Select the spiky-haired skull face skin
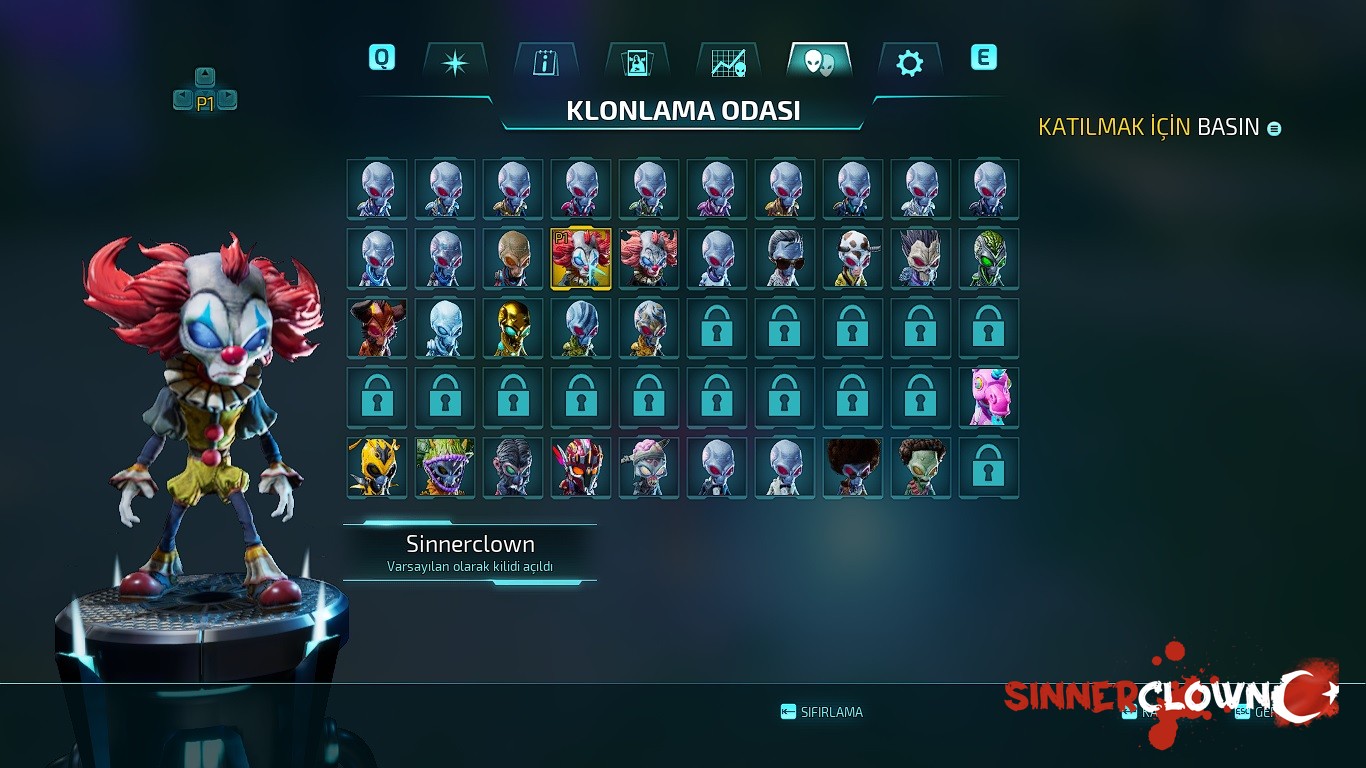 click(x=921, y=259)
